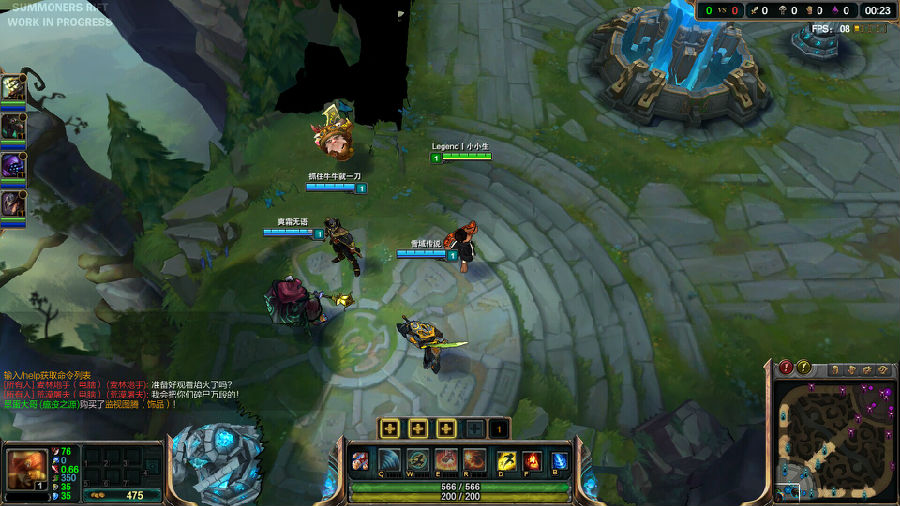Activate the blue recall button
Screen dimensions: 900x506
560,461
